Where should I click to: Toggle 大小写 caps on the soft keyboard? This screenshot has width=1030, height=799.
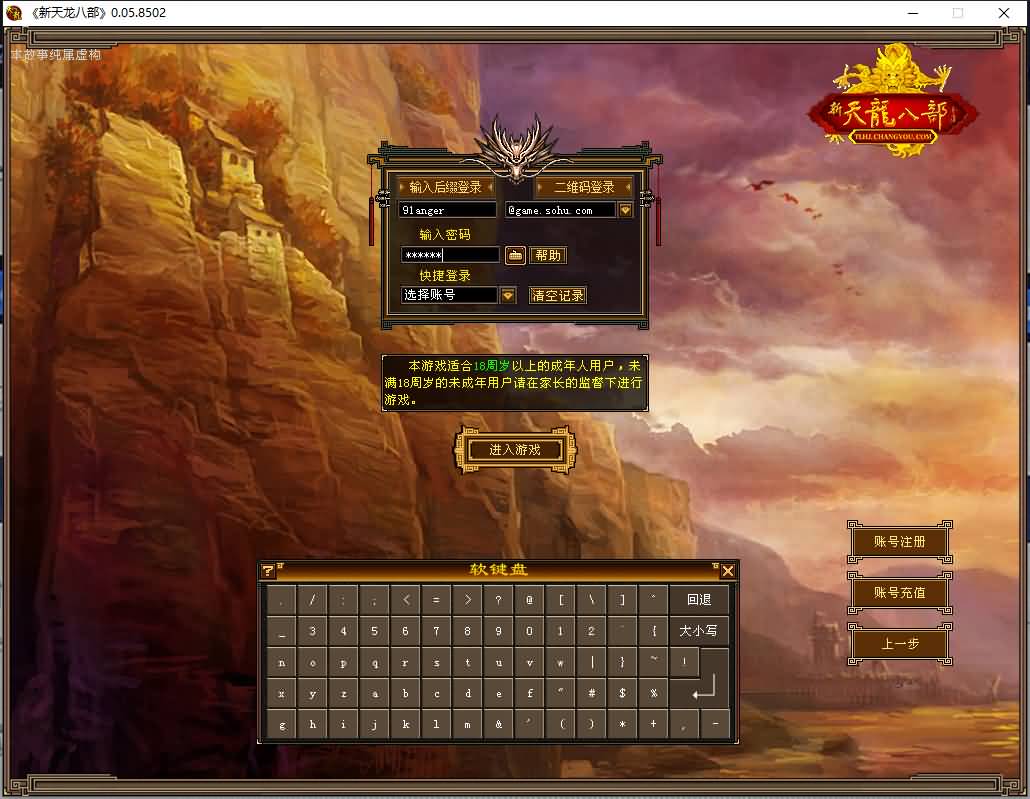click(699, 631)
